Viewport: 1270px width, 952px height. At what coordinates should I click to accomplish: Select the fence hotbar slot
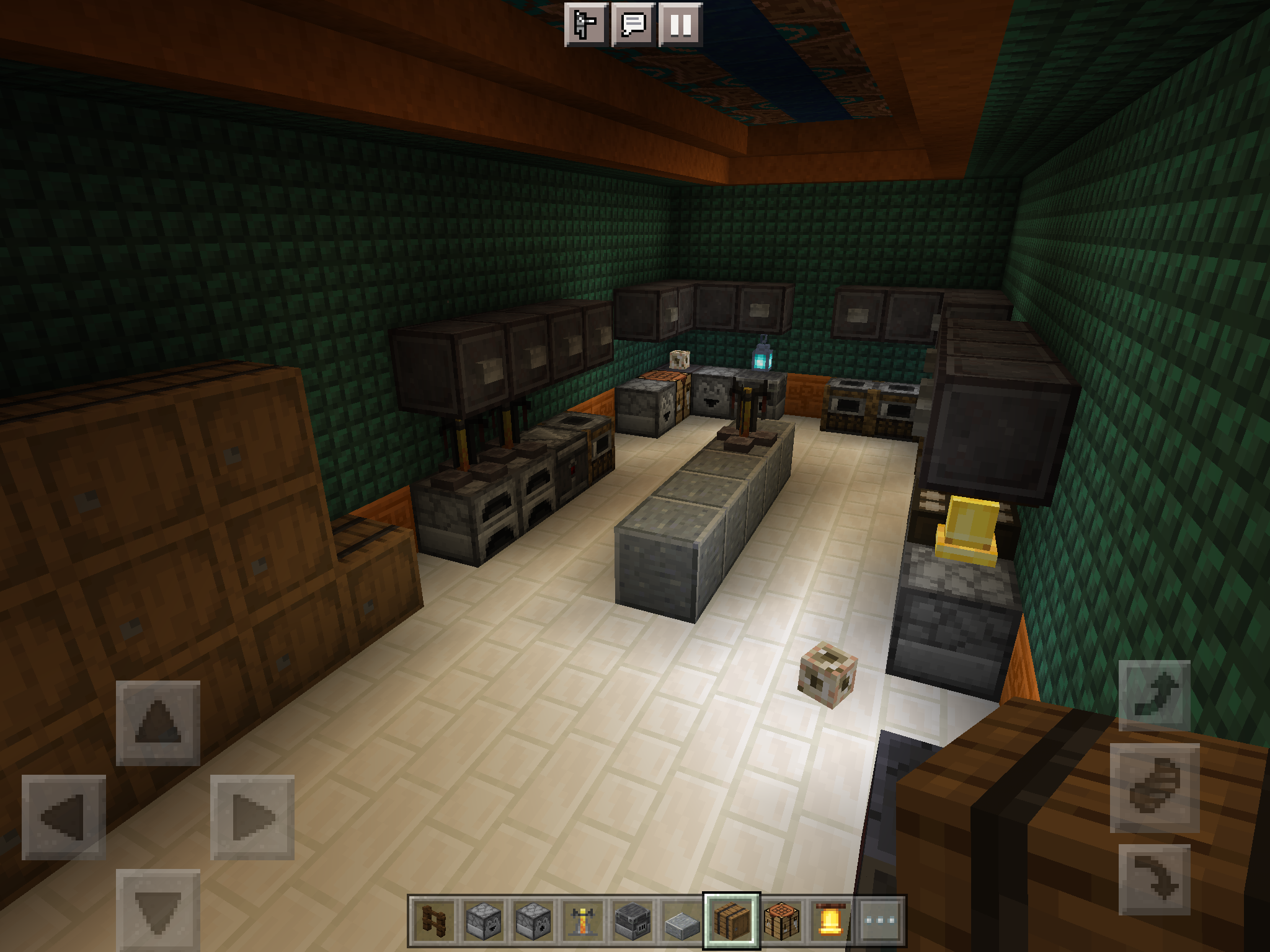434,920
